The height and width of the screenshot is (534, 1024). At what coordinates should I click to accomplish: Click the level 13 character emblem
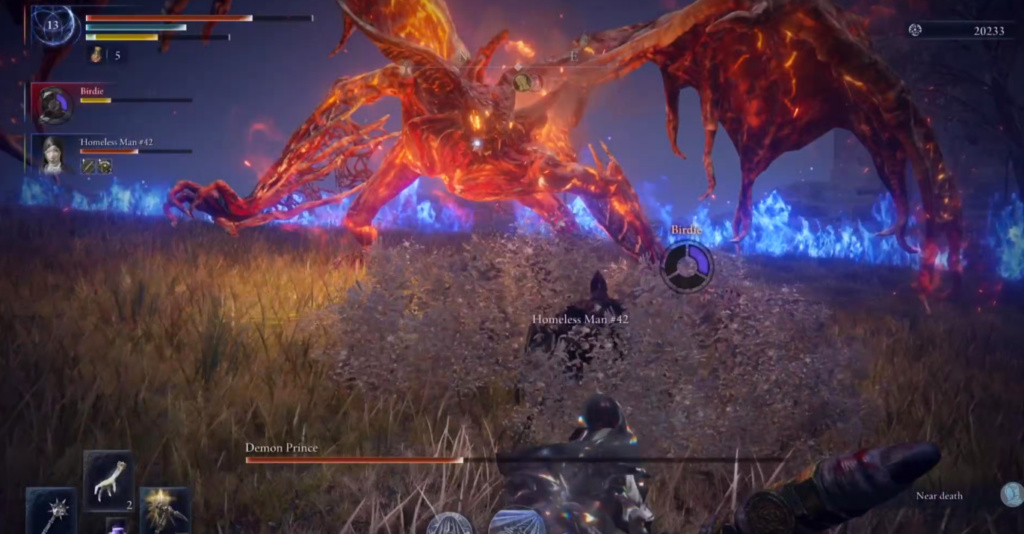(x=54, y=25)
